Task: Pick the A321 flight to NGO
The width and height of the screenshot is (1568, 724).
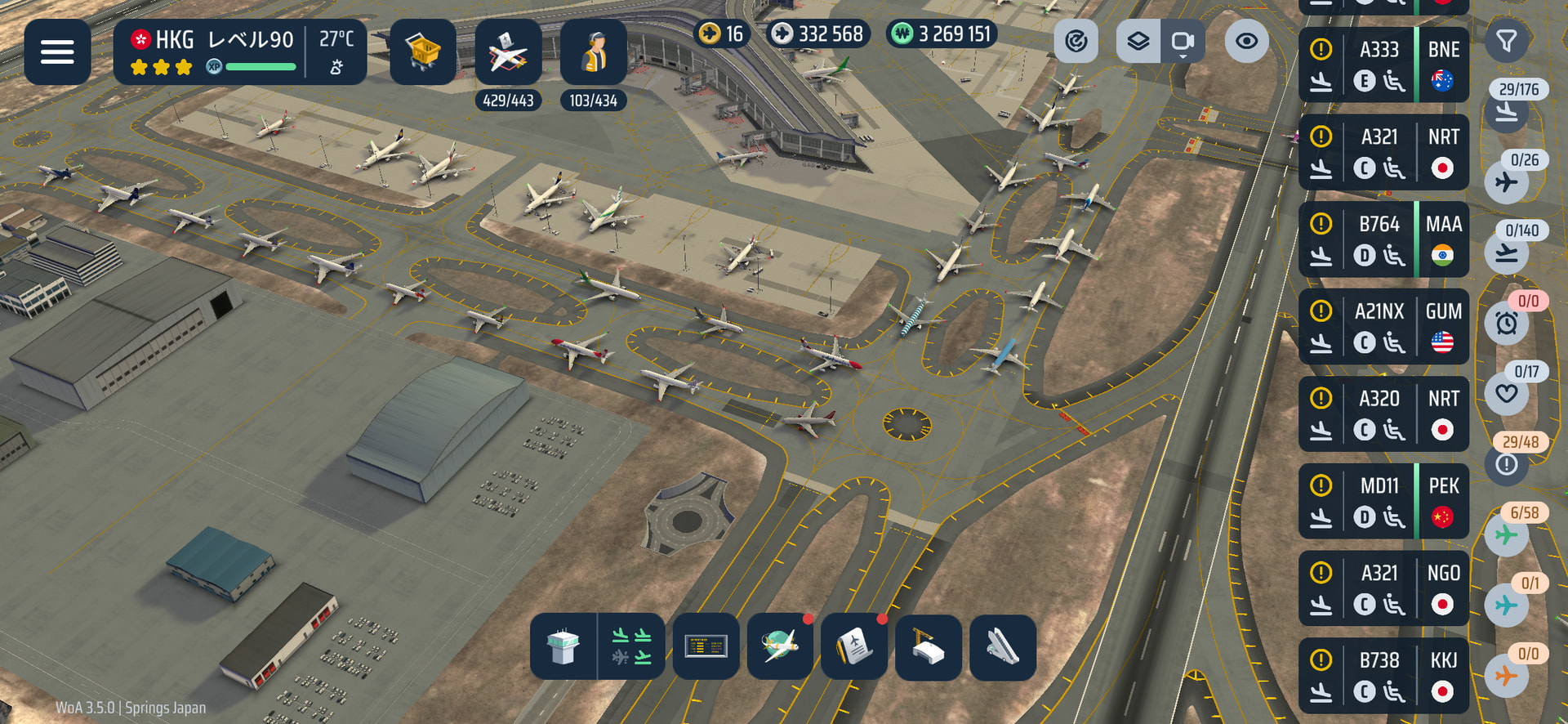Action: pos(1383,588)
